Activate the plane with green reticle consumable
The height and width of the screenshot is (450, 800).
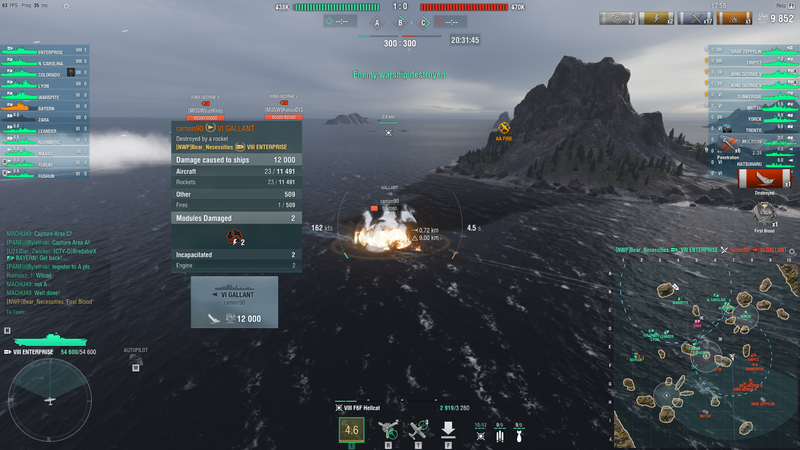[418, 430]
